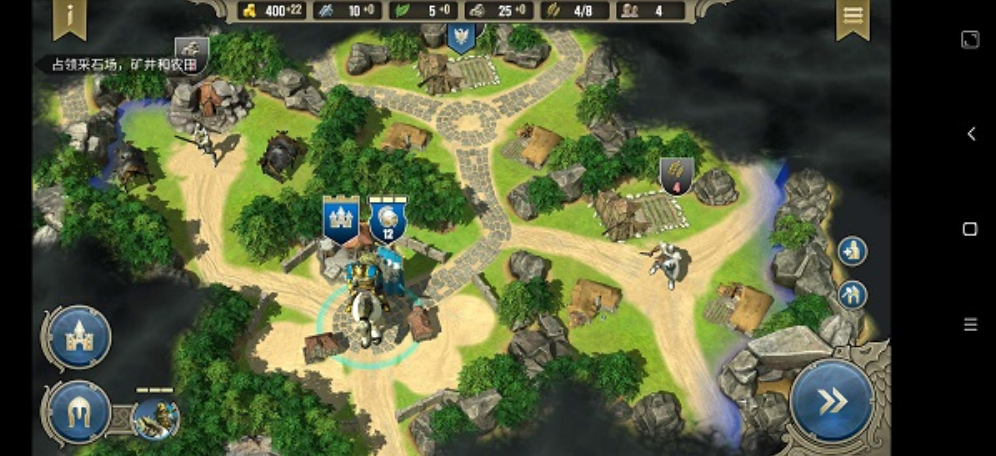Tap the Android home square button
The width and height of the screenshot is (996, 456).
[969, 229]
